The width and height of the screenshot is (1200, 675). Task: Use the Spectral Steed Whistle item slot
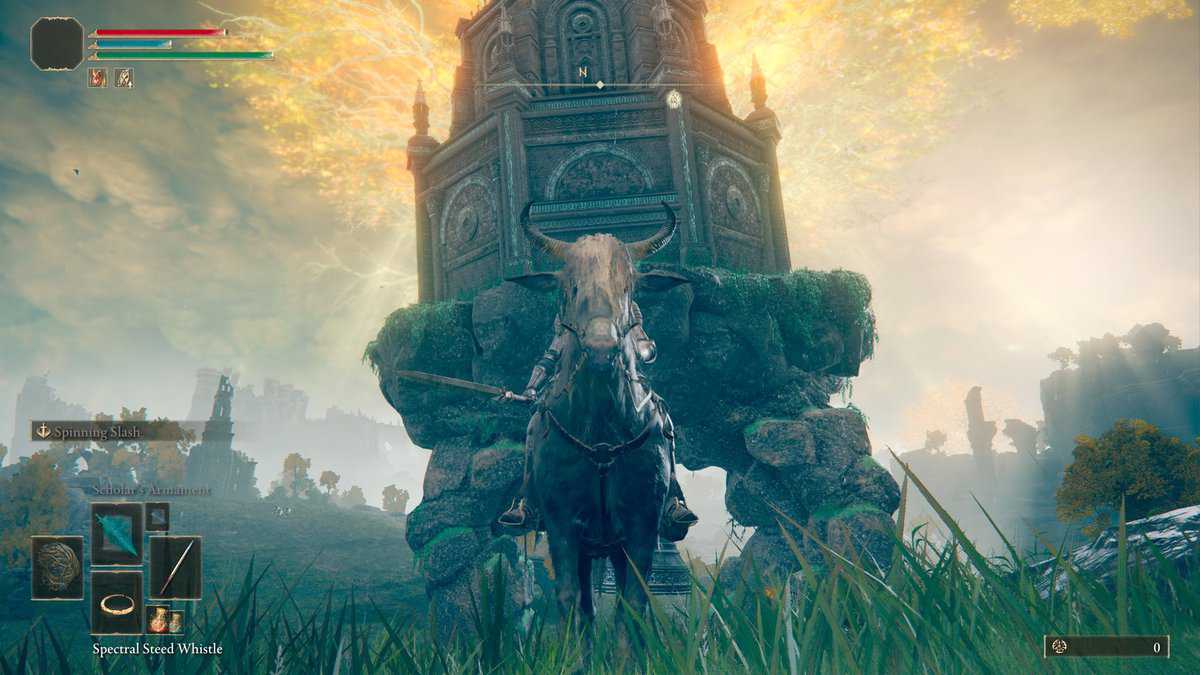coord(117,603)
